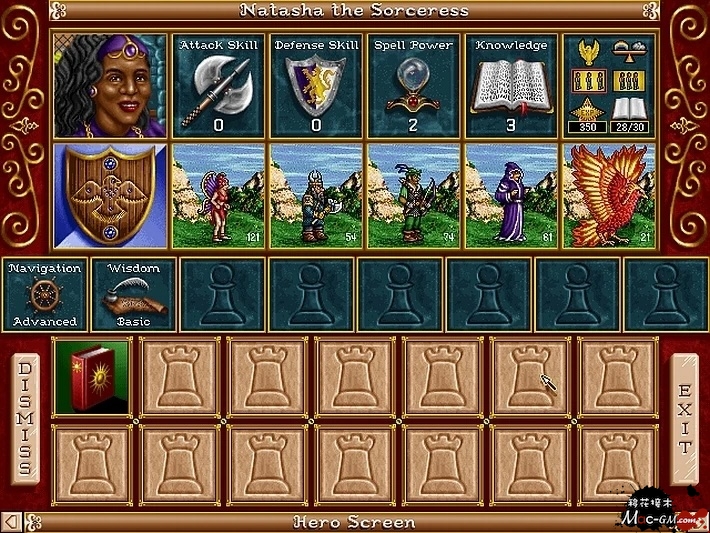The height and width of the screenshot is (533, 710).
Task: View Natasha's hero portrait
Action: (111, 85)
